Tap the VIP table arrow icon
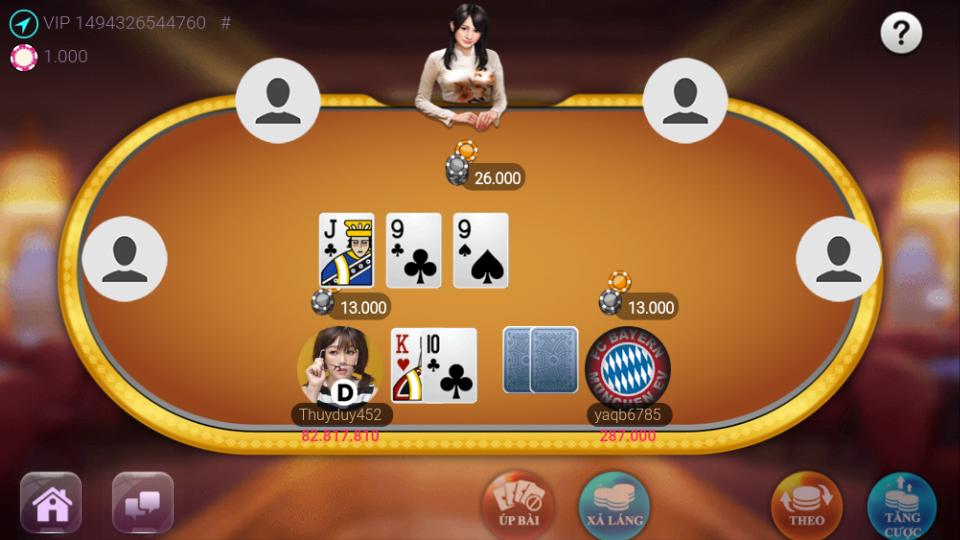960x540 pixels. (23, 23)
